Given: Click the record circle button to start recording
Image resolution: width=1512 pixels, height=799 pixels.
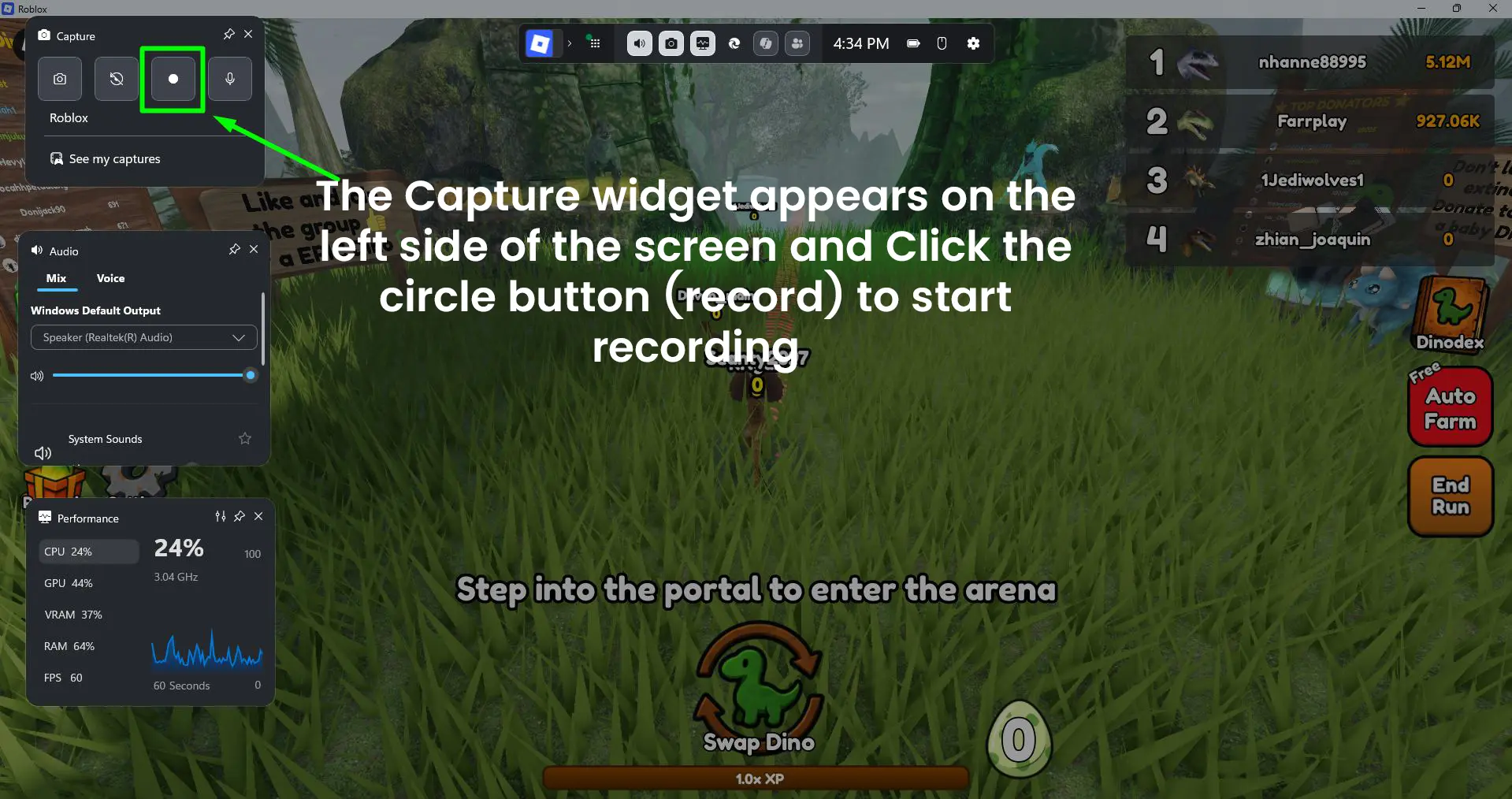Looking at the screenshot, I should coord(173,79).
